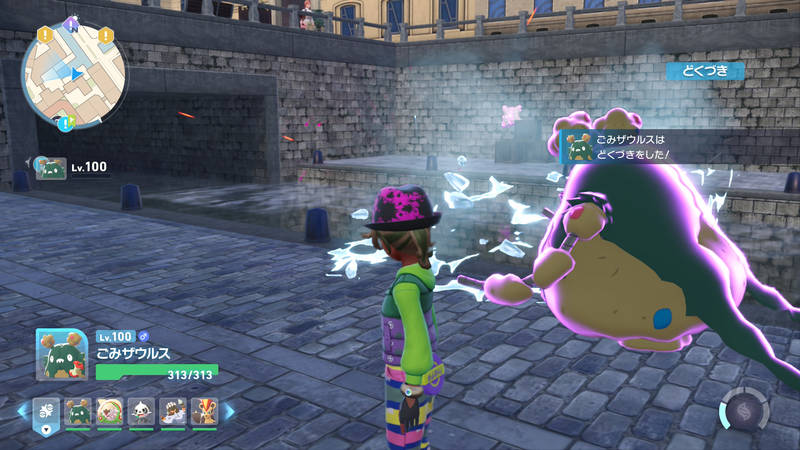Select the どくづき move label

(x=705, y=71)
